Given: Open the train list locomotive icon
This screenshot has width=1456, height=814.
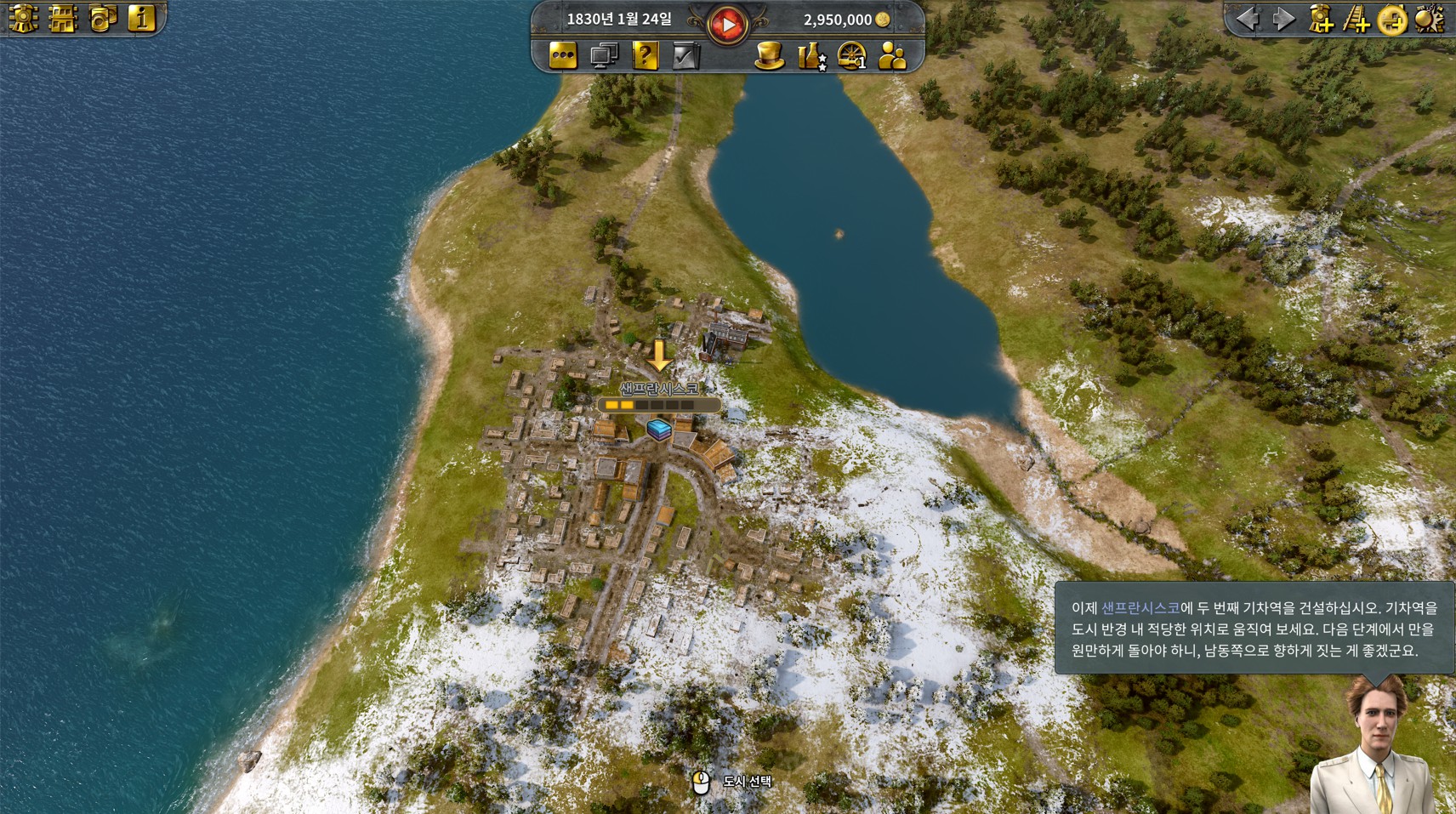Looking at the screenshot, I should tap(22, 18).
